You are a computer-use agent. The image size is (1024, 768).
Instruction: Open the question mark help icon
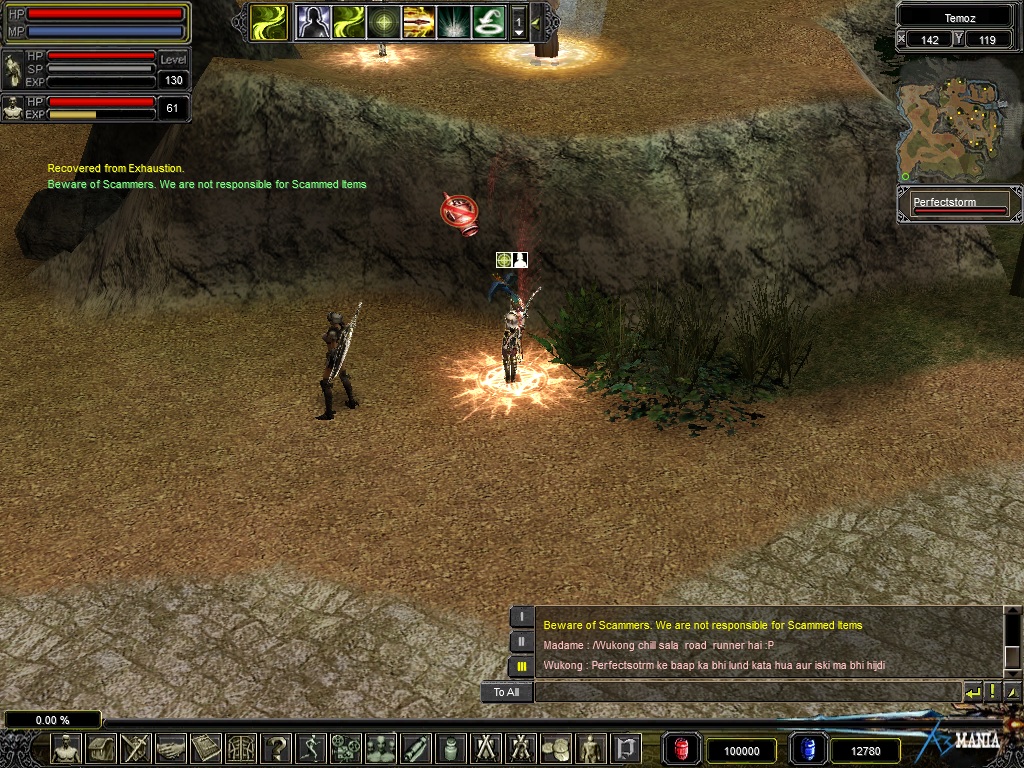click(276, 748)
